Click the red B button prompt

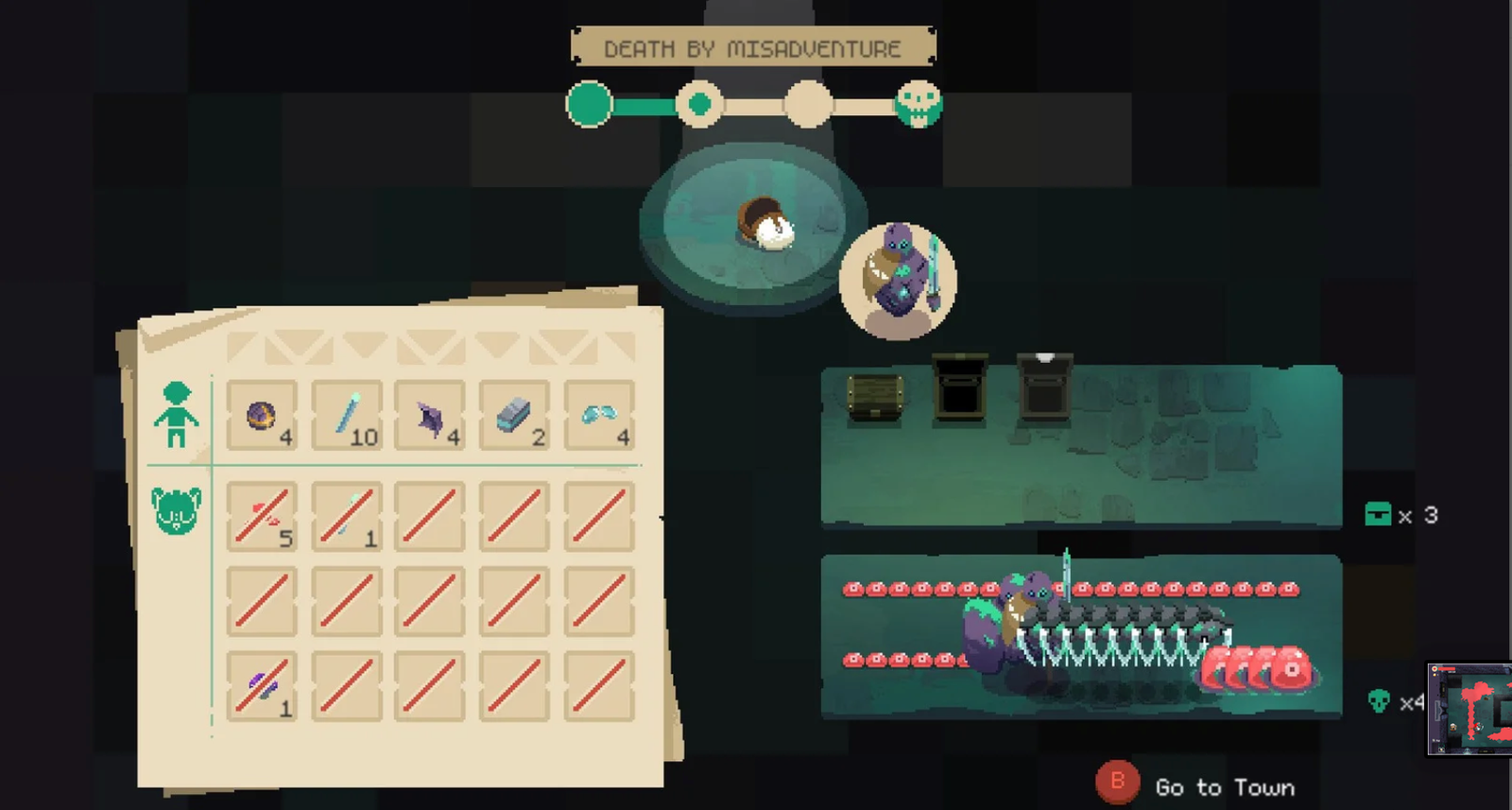1119,782
